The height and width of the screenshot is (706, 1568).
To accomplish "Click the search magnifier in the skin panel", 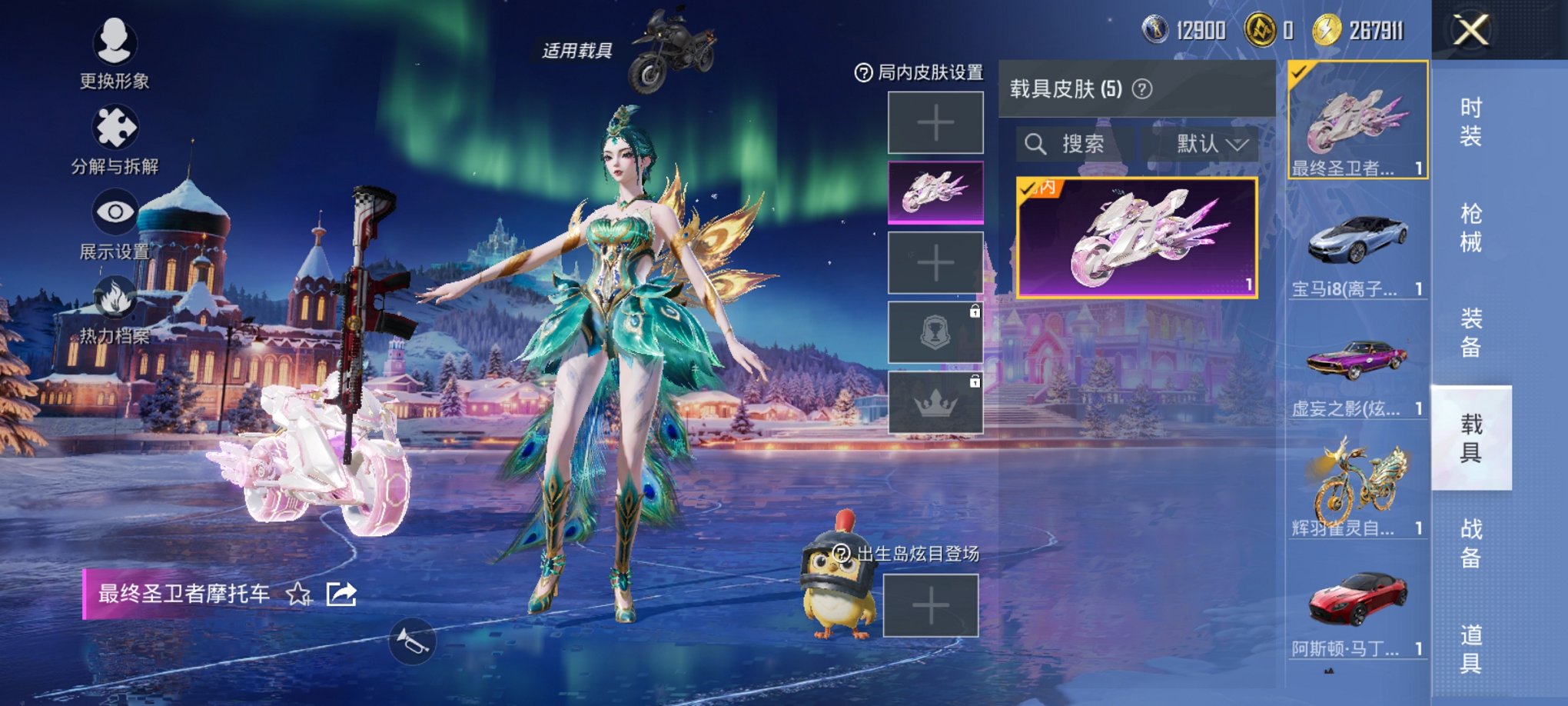I will (1036, 145).
